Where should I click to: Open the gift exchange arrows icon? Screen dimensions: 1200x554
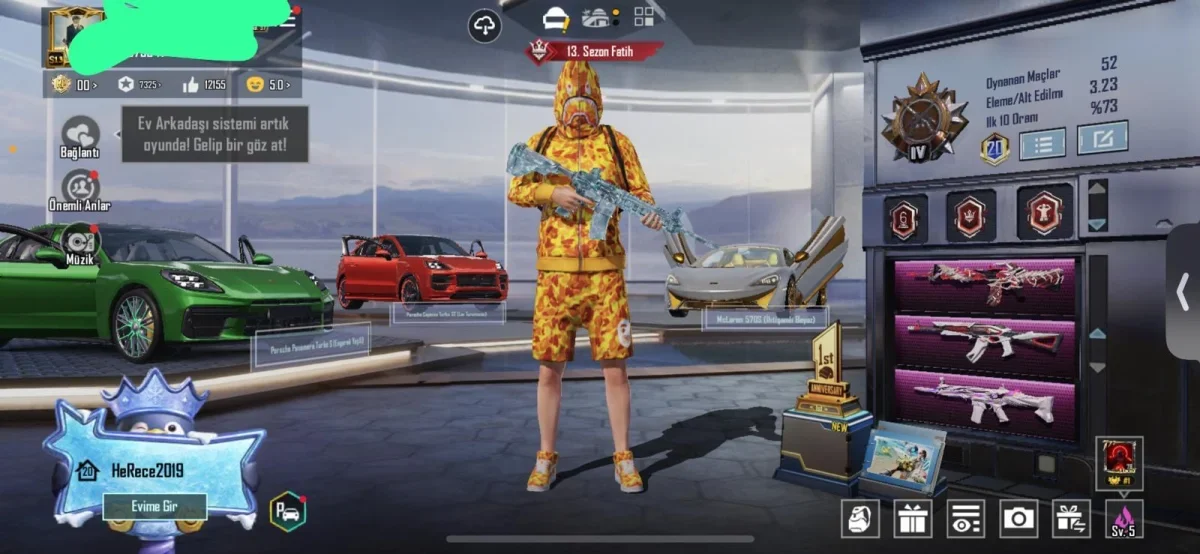tap(1071, 518)
